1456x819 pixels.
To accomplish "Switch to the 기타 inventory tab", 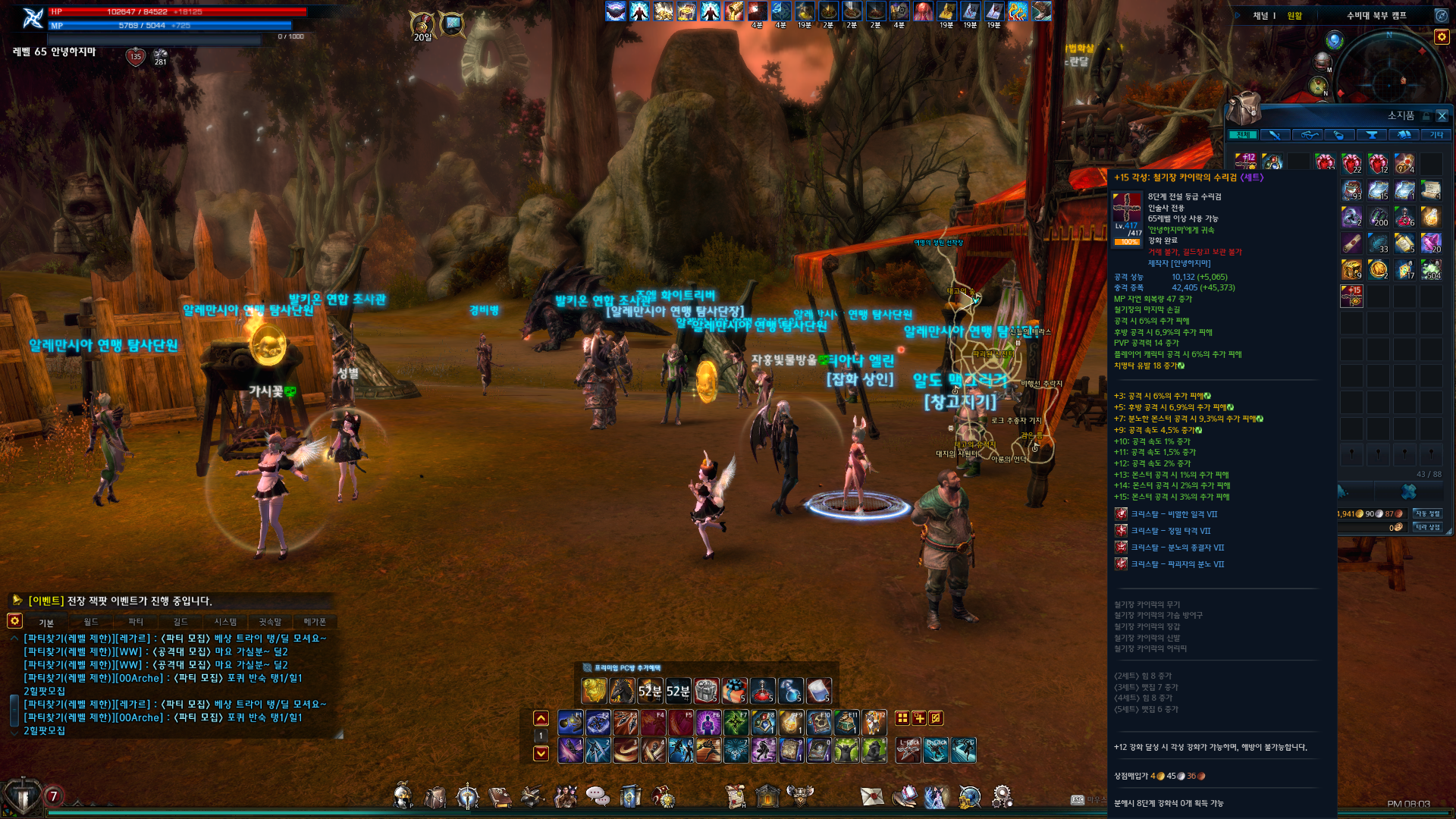I will (x=1436, y=135).
